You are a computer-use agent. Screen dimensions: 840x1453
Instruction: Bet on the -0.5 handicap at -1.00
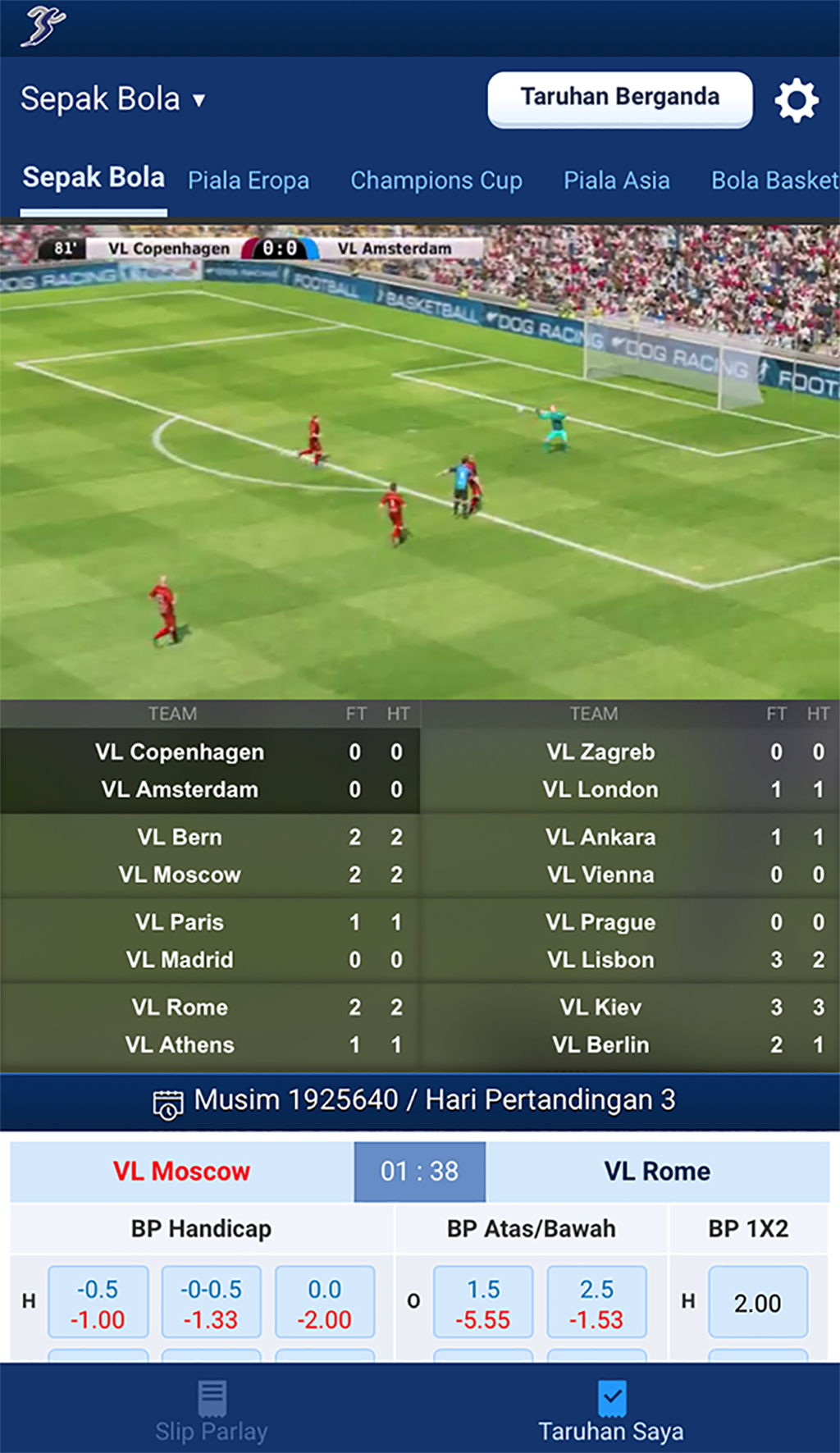click(x=98, y=1303)
